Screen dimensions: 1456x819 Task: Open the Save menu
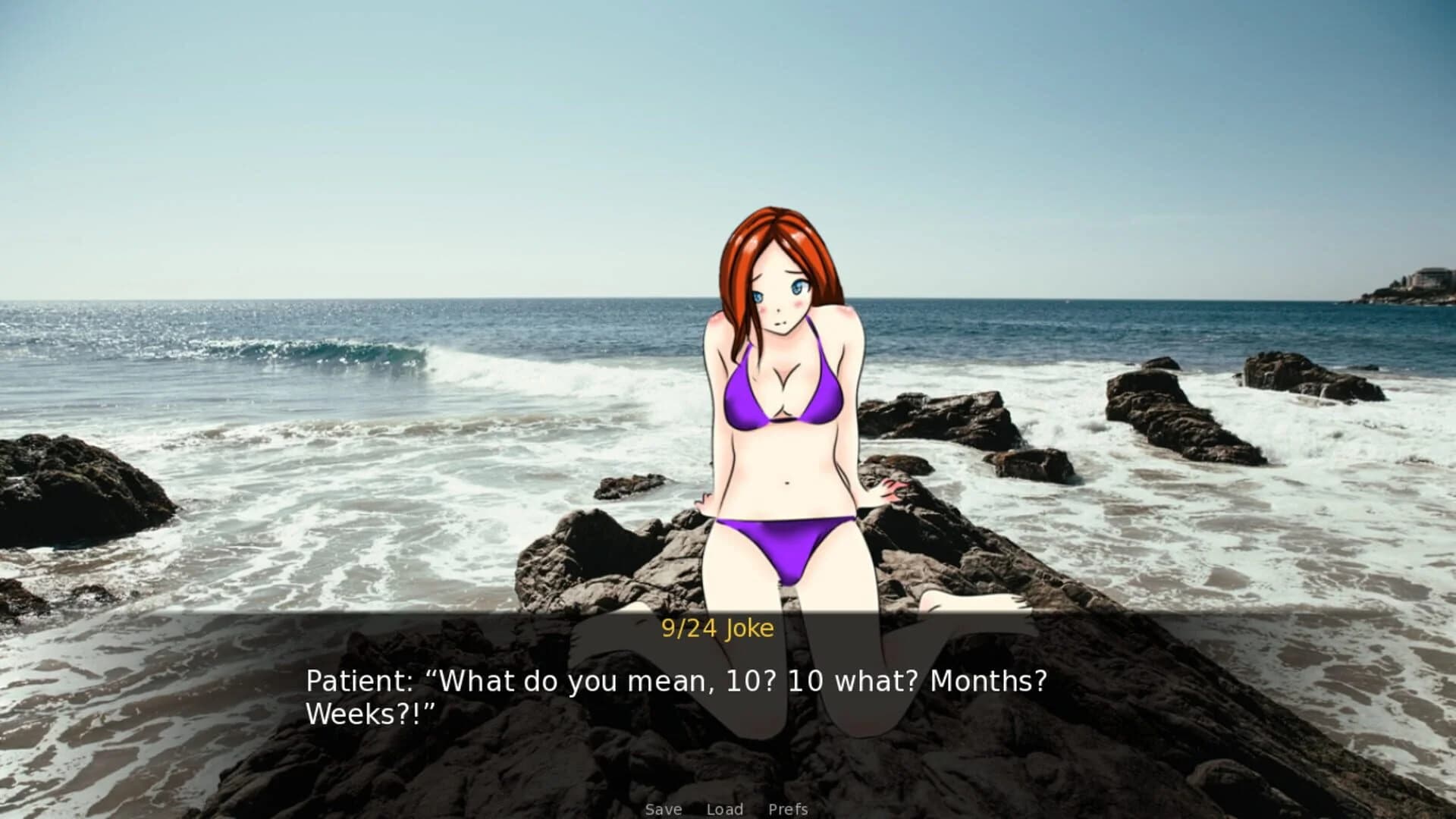[664, 809]
